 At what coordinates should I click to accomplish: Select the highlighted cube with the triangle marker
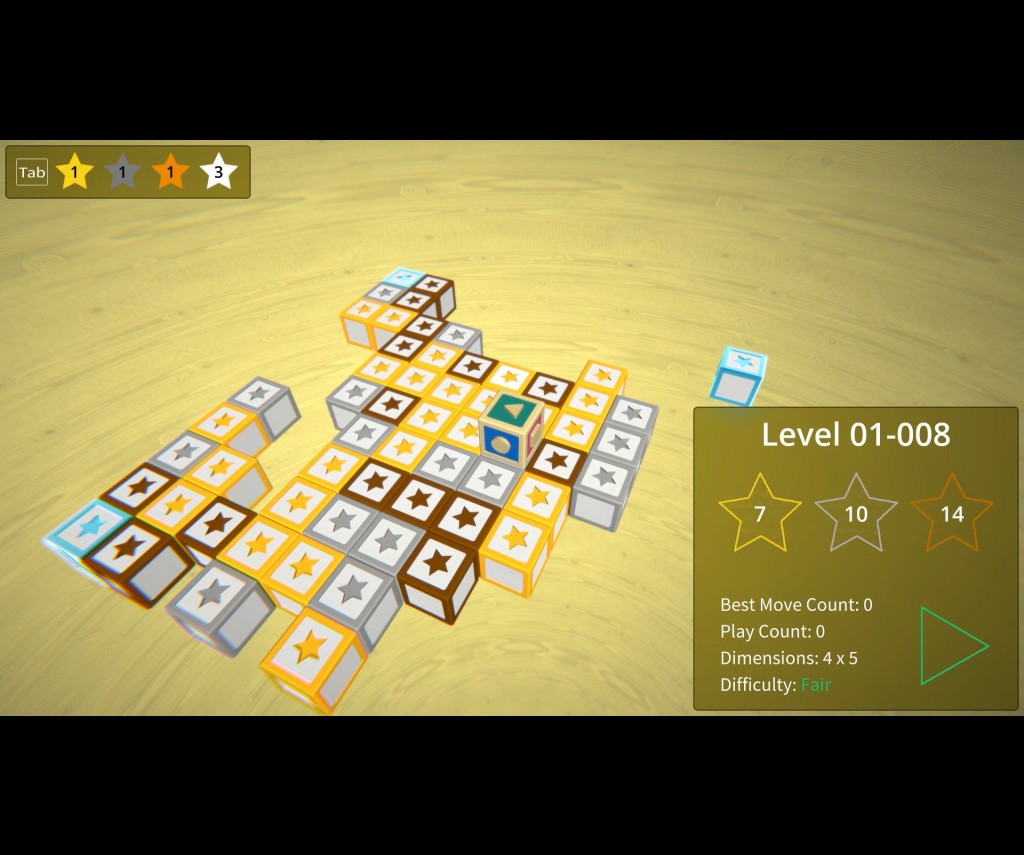pos(511,429)
